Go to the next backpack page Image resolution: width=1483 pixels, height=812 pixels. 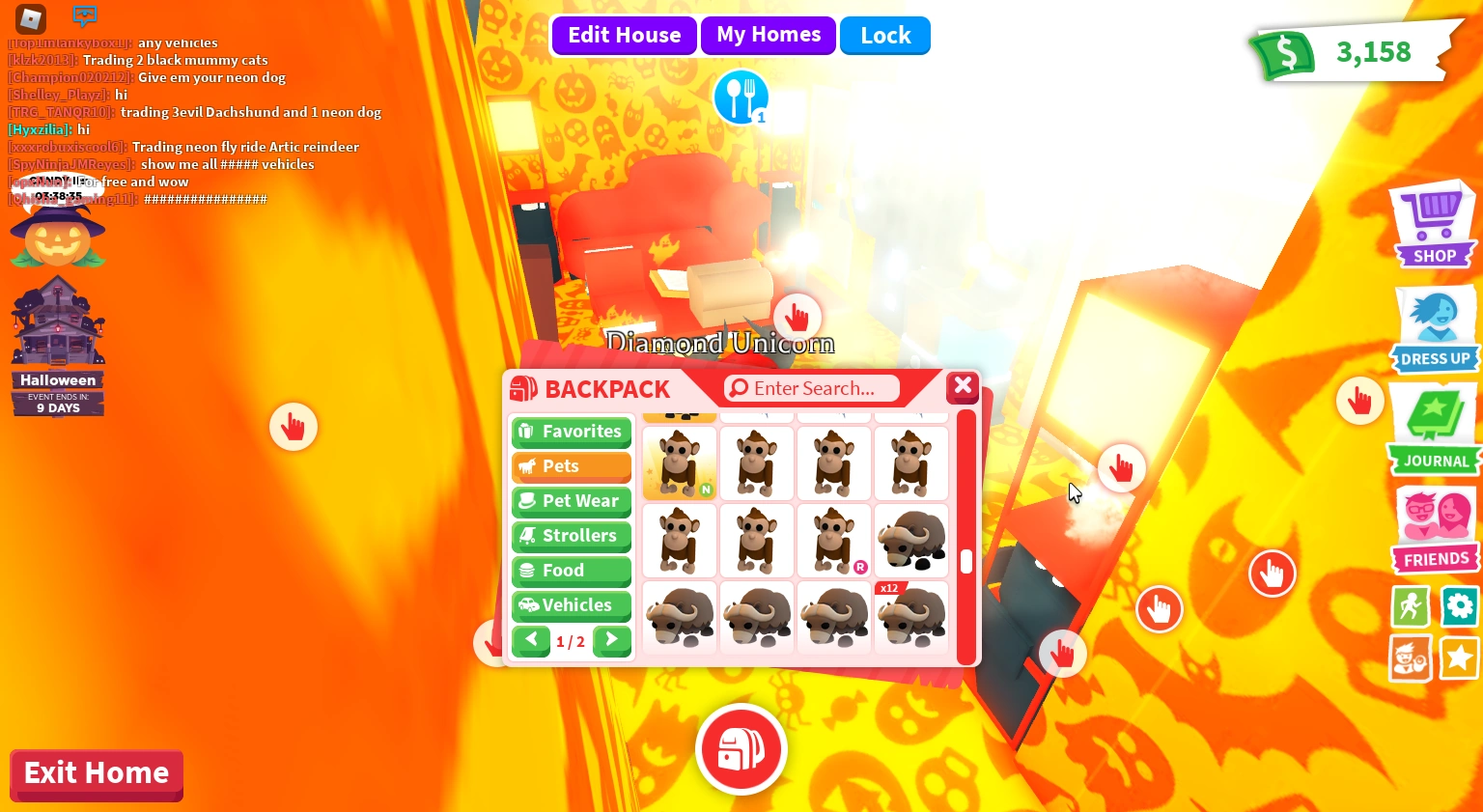pos(611,640)
